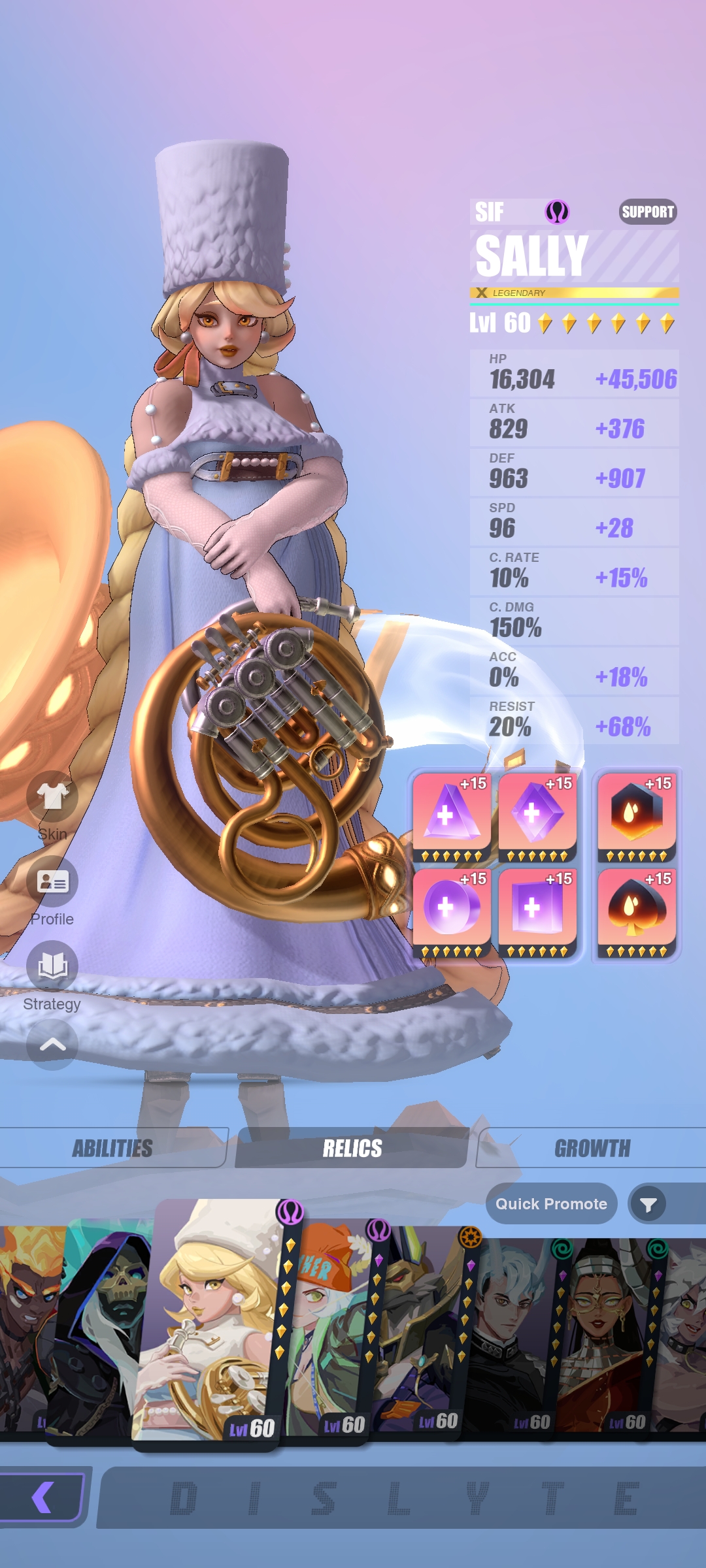Open the Strategy guide
This screenshot has height=1568, width=706.
pos(52,967)
